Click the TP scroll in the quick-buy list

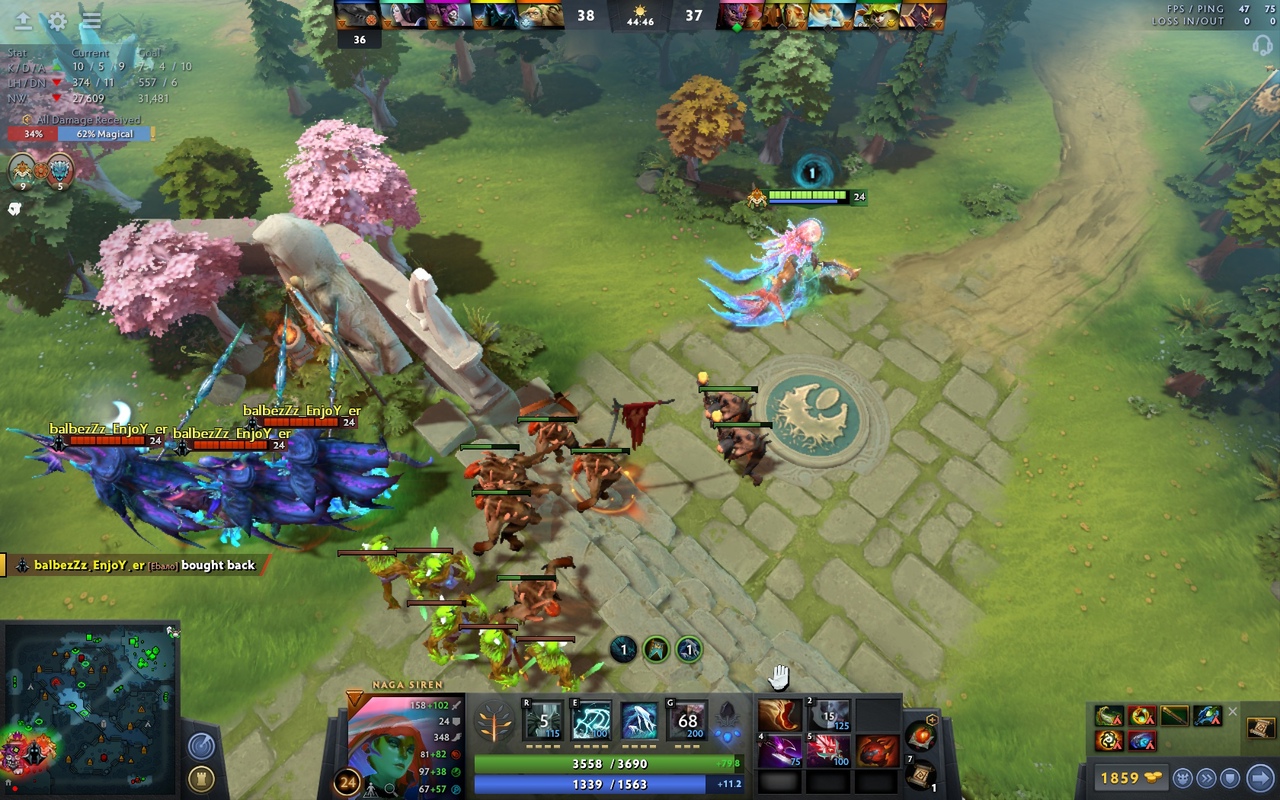tap(1260, 727)
